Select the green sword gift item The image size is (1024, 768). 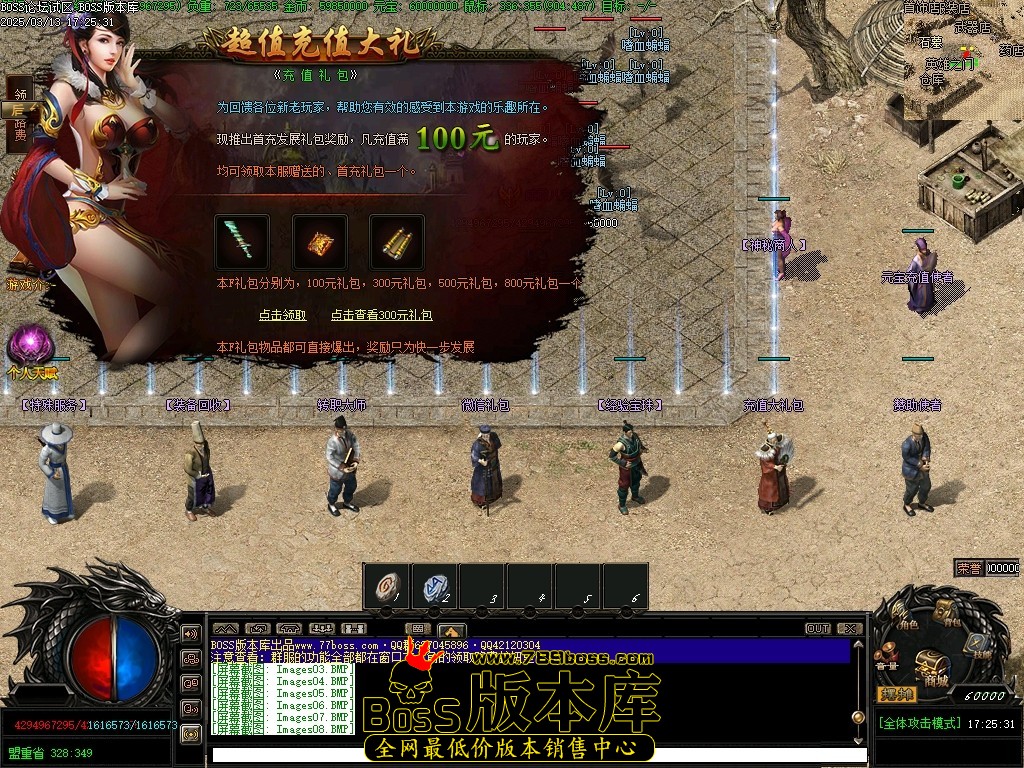[242, 242]
